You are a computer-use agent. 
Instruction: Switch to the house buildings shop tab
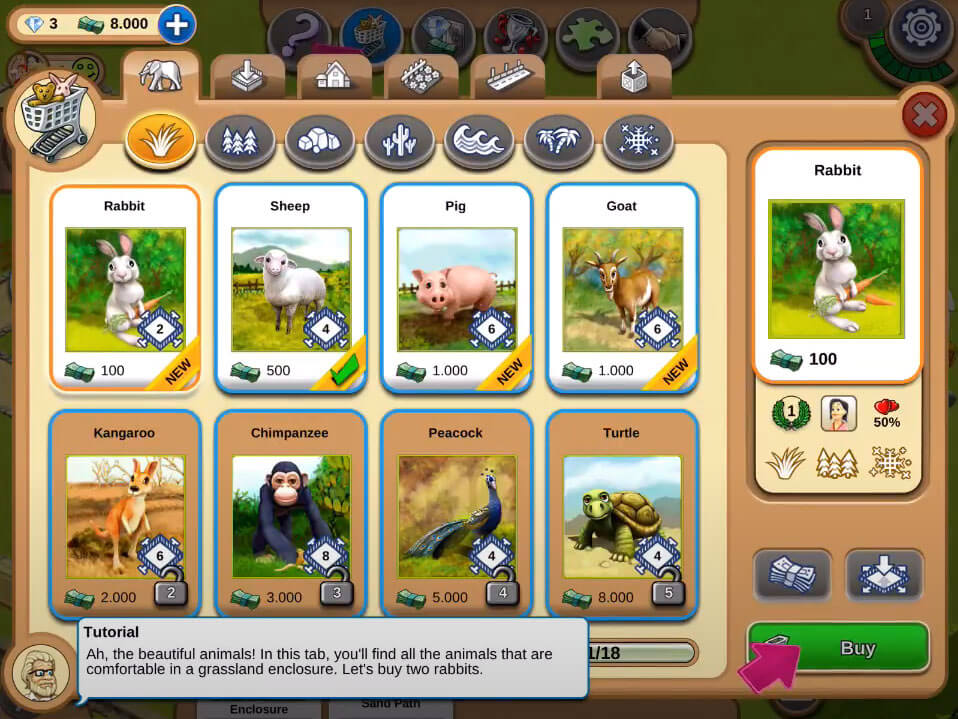click(334, 77)
